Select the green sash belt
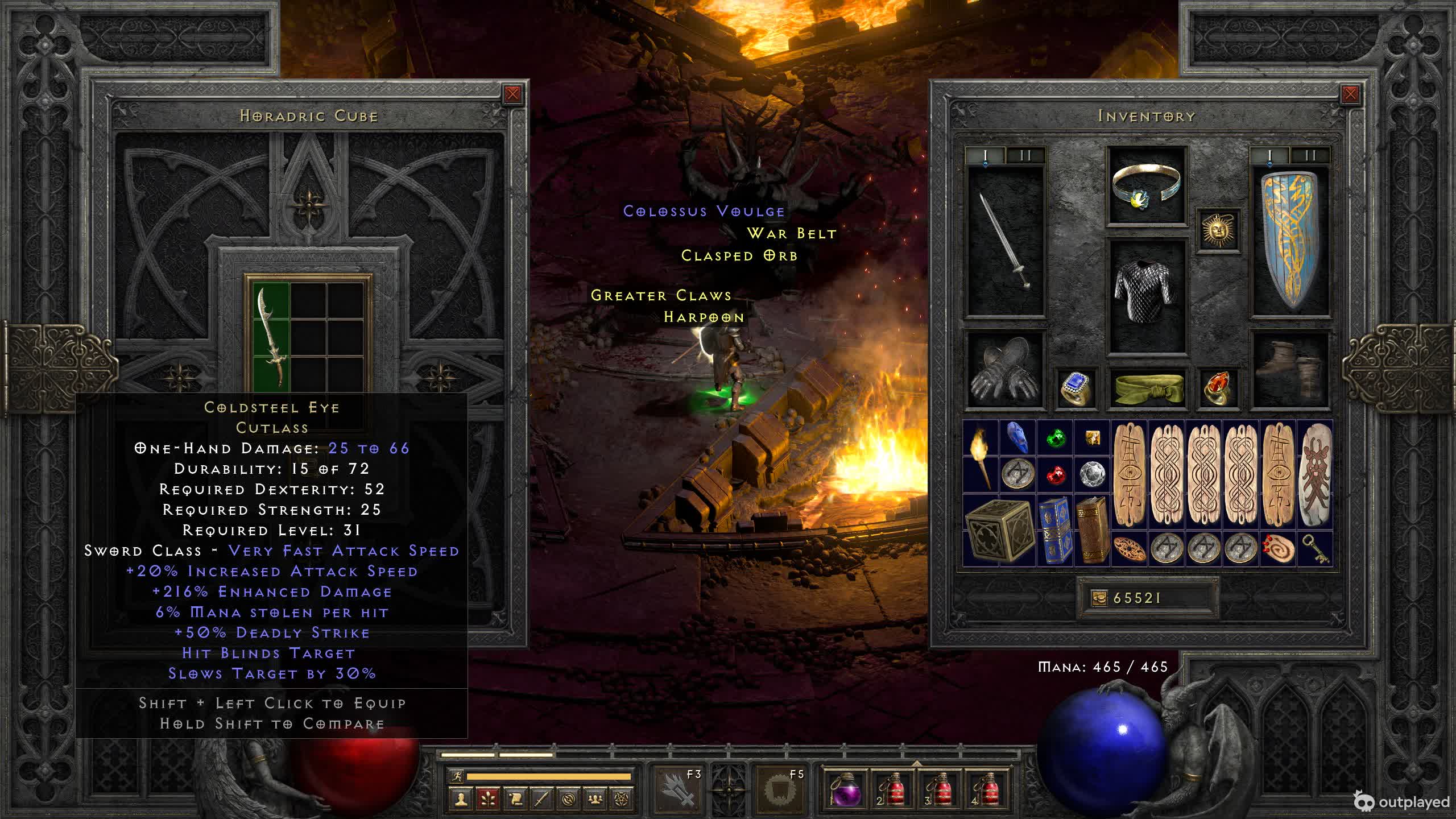 (x=1146, y=388)
